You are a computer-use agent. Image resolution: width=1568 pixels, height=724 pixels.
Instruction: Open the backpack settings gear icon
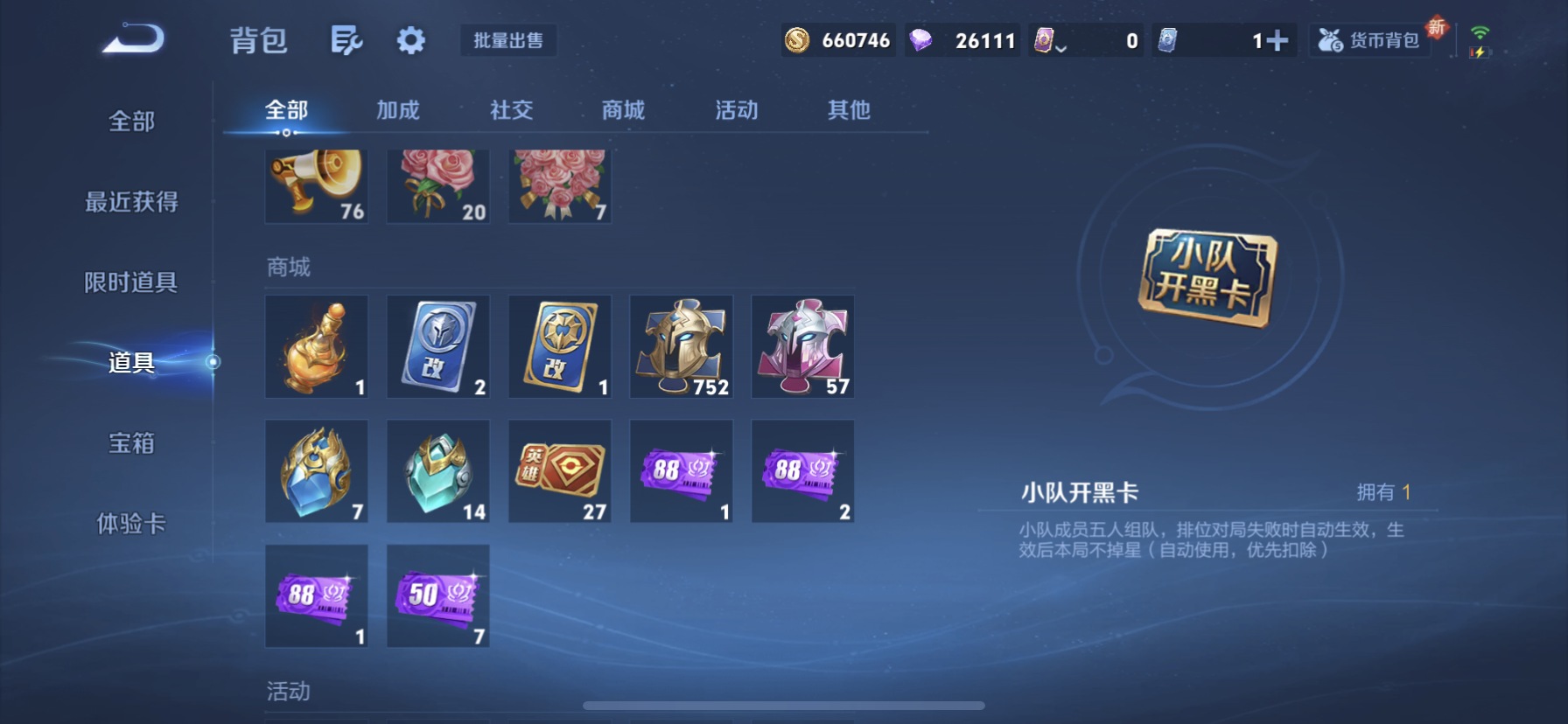coord(409,40)
